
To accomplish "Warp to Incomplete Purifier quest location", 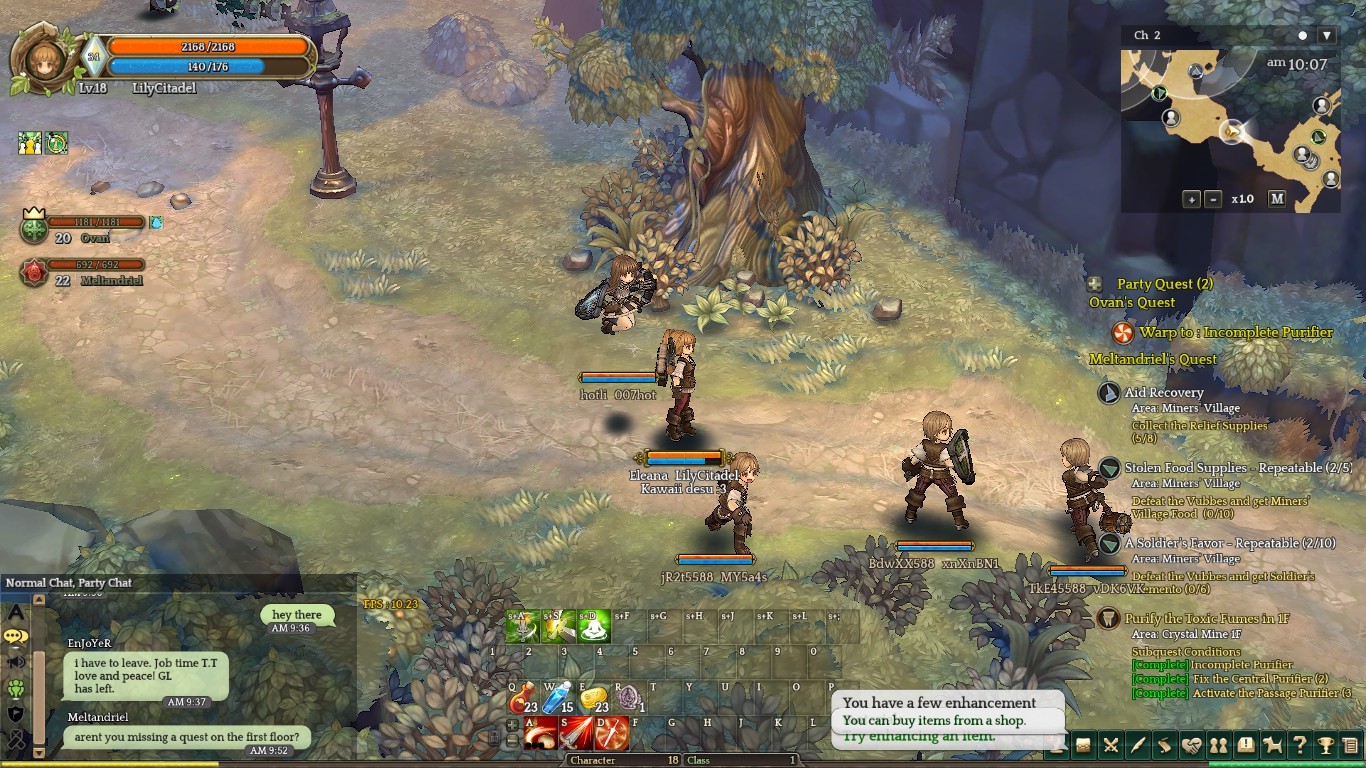I will (x=1123, y=332).
